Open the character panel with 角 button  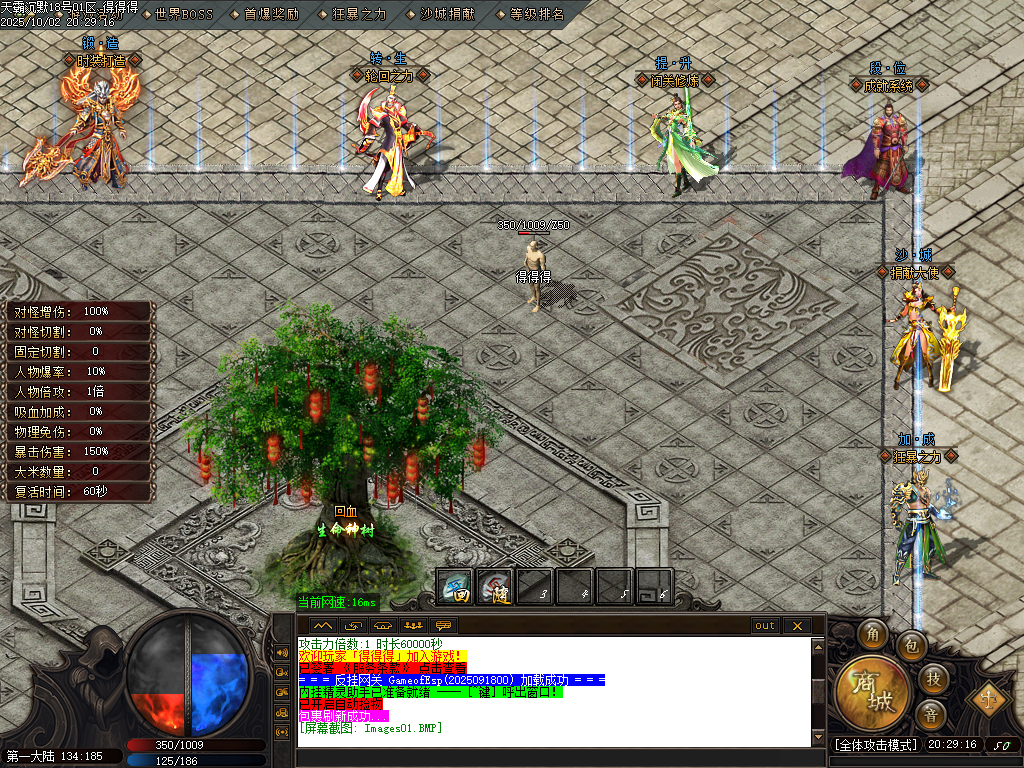click(872, 633)
